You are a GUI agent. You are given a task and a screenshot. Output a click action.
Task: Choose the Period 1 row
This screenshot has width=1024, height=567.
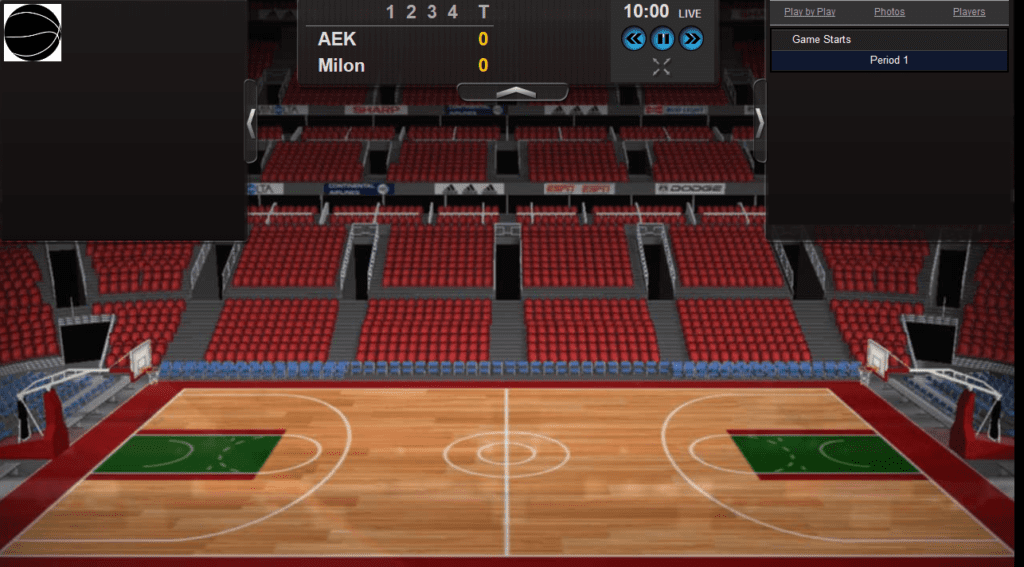click(x=889, y=60)
